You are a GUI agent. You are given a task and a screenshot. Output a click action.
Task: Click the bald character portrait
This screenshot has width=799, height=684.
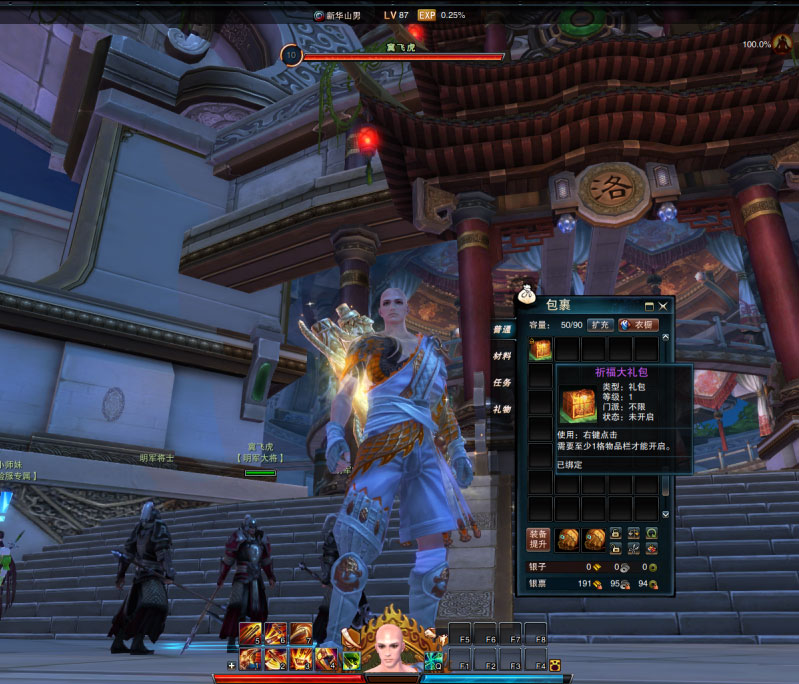coord(392,648)
